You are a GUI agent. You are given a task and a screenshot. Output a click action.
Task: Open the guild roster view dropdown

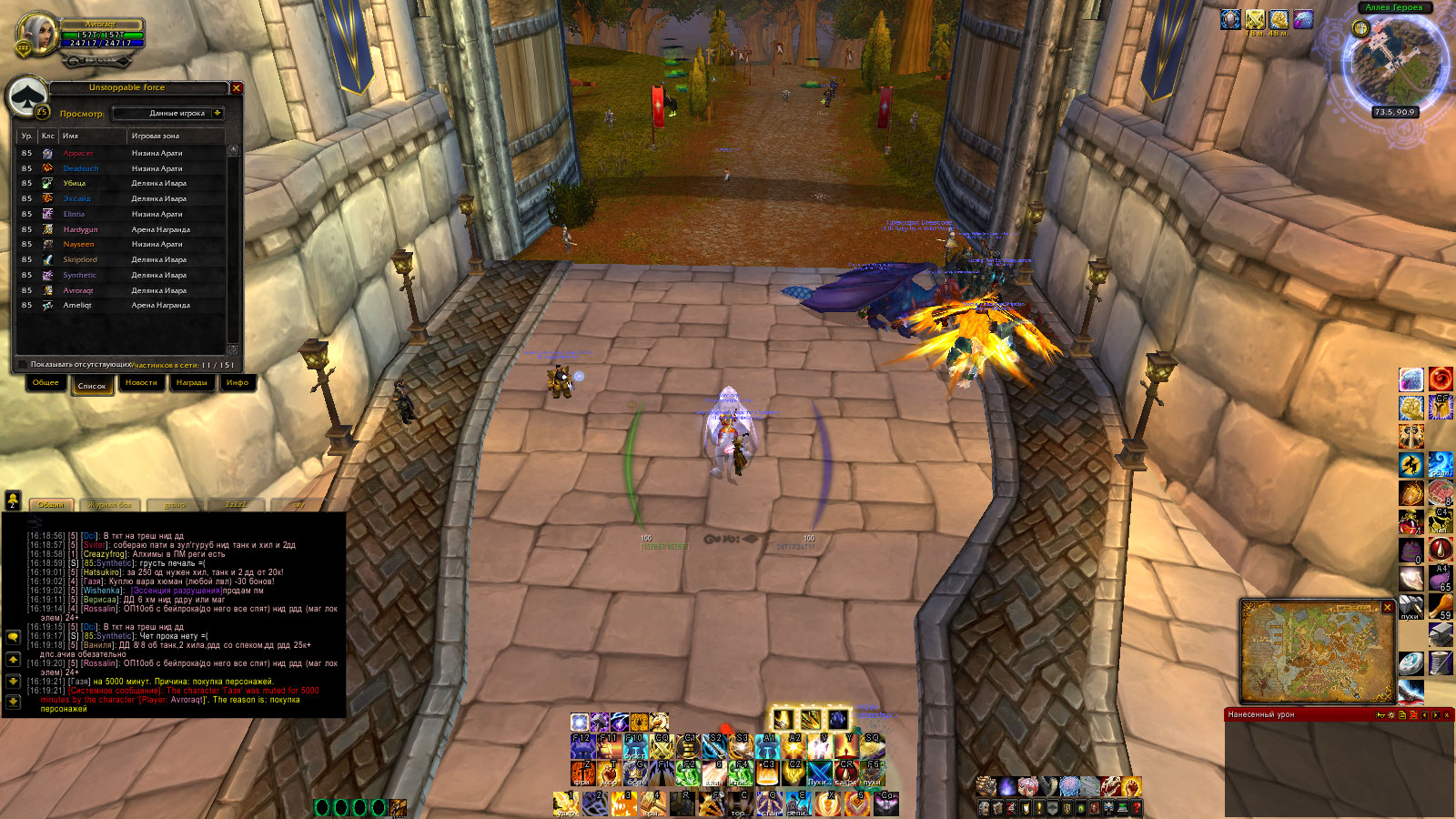click(x=217, y=114)
